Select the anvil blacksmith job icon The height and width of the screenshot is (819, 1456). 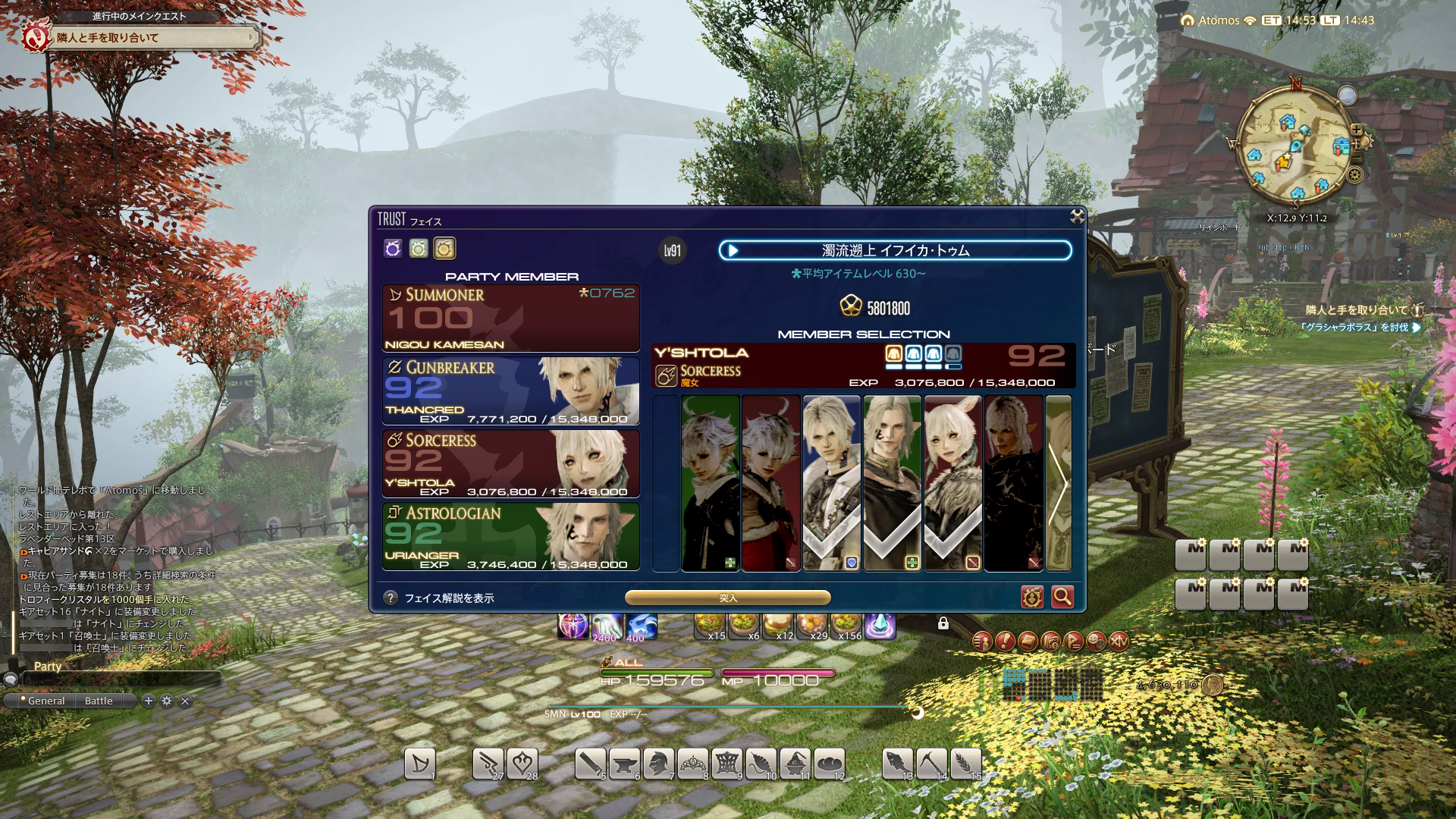[x=624, y=764]
